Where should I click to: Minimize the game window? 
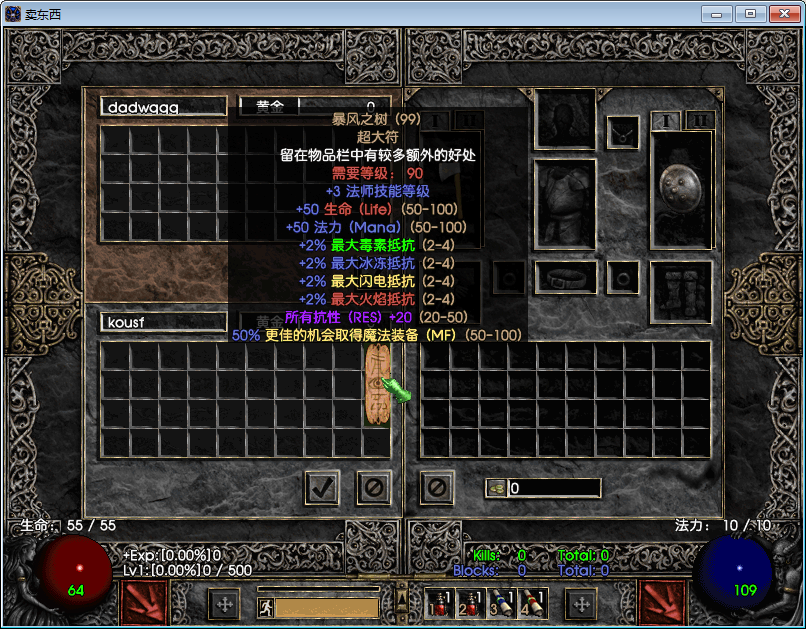[x=716, y=14]
